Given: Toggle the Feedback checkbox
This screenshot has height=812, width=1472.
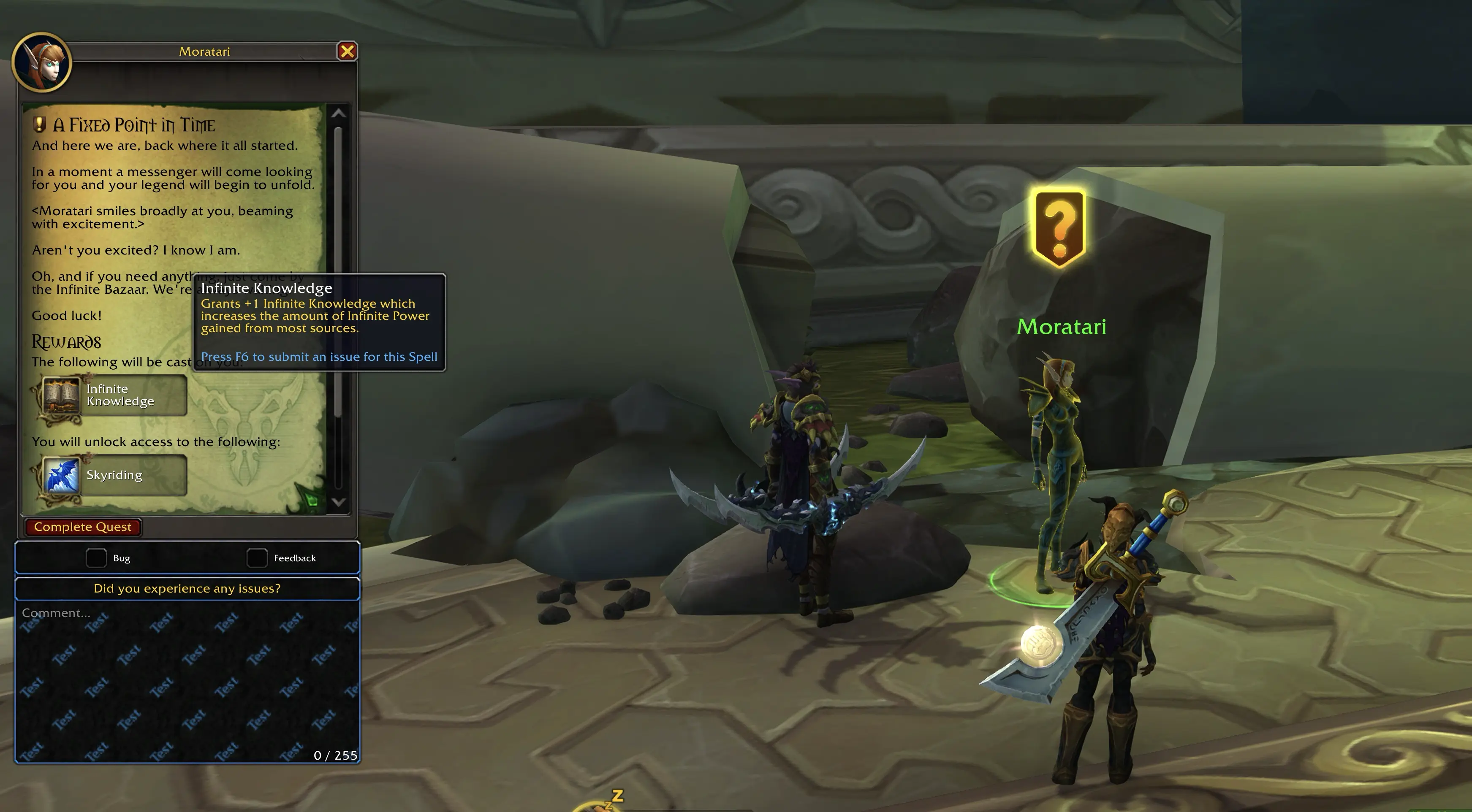Looking at the screenshot, I should click(x=257, y=558).
